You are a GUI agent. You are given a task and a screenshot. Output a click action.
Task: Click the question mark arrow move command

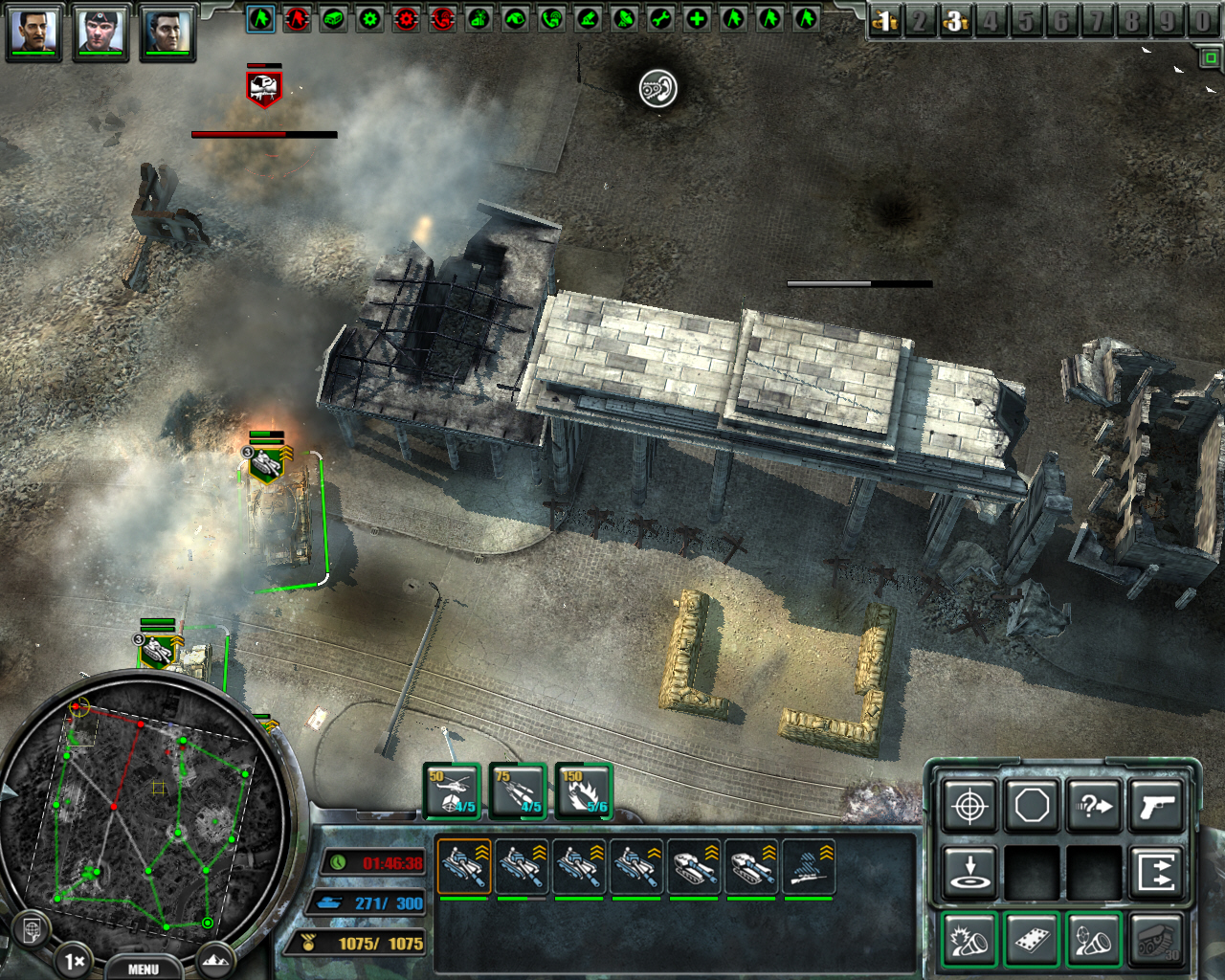(1094, 806)
